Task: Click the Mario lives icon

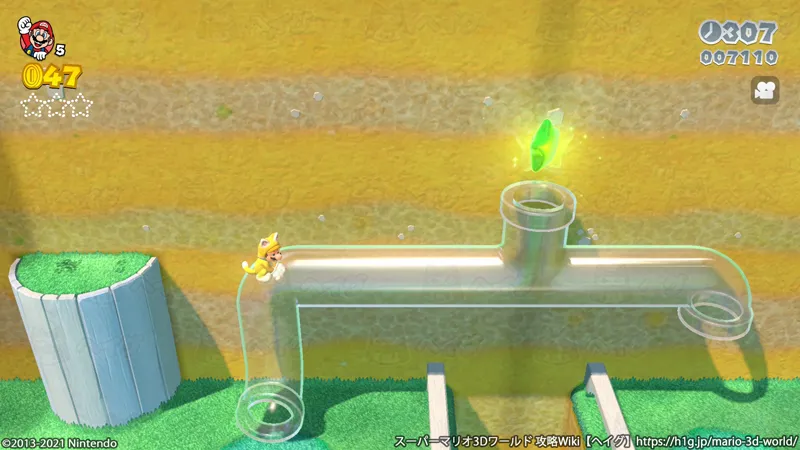Action: pyautogui.click(x=37, y=36)
